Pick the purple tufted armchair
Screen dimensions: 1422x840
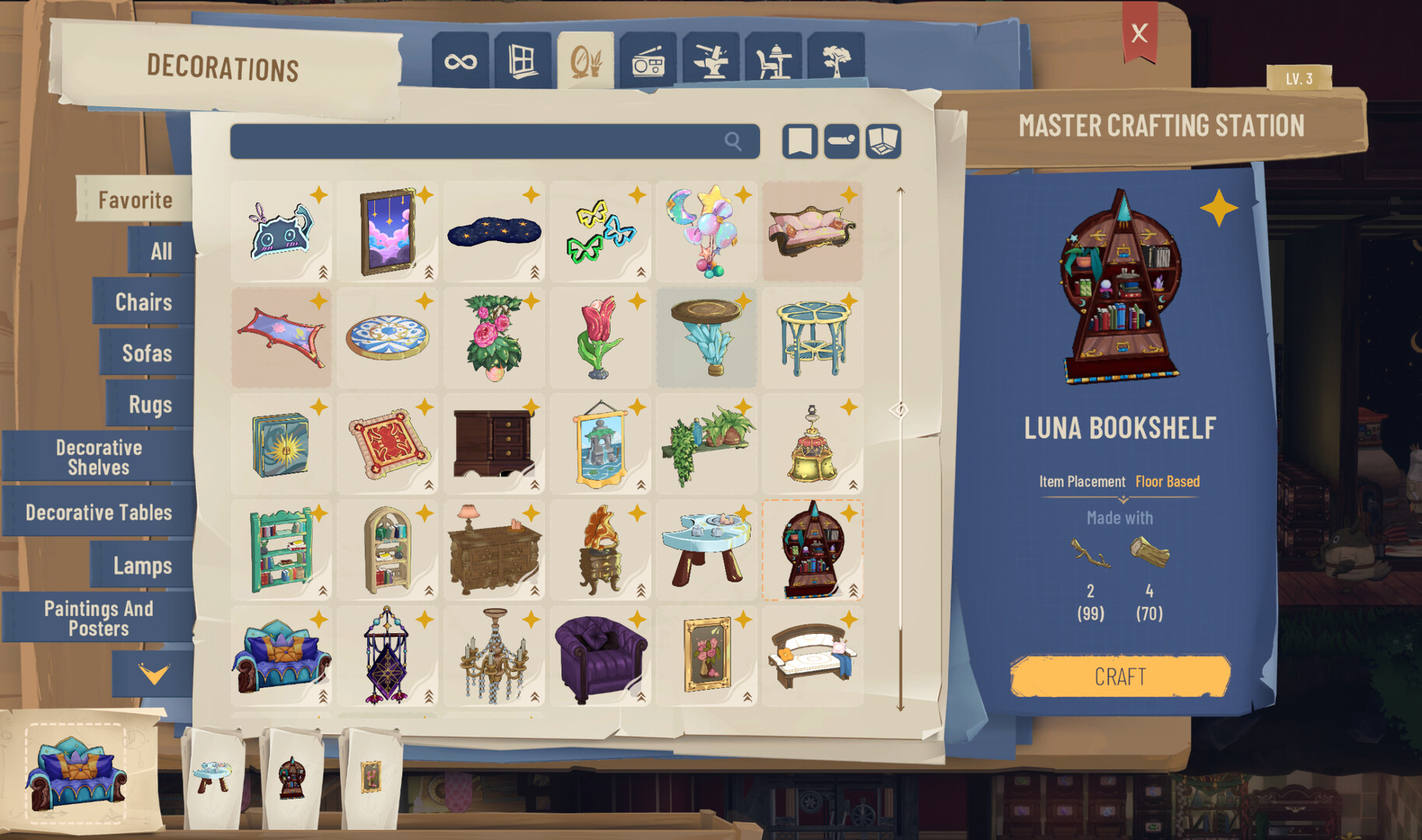coord(600,656)
